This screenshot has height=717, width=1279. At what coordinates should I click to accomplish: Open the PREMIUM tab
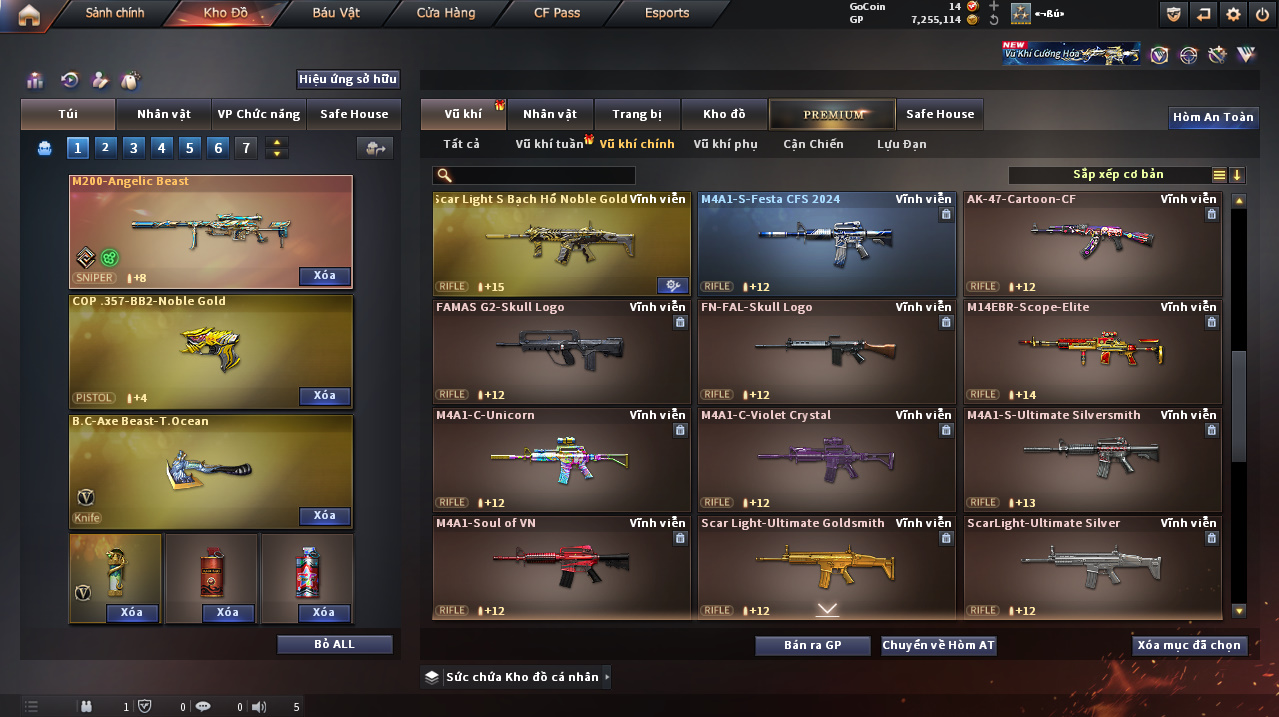point(833,115)
